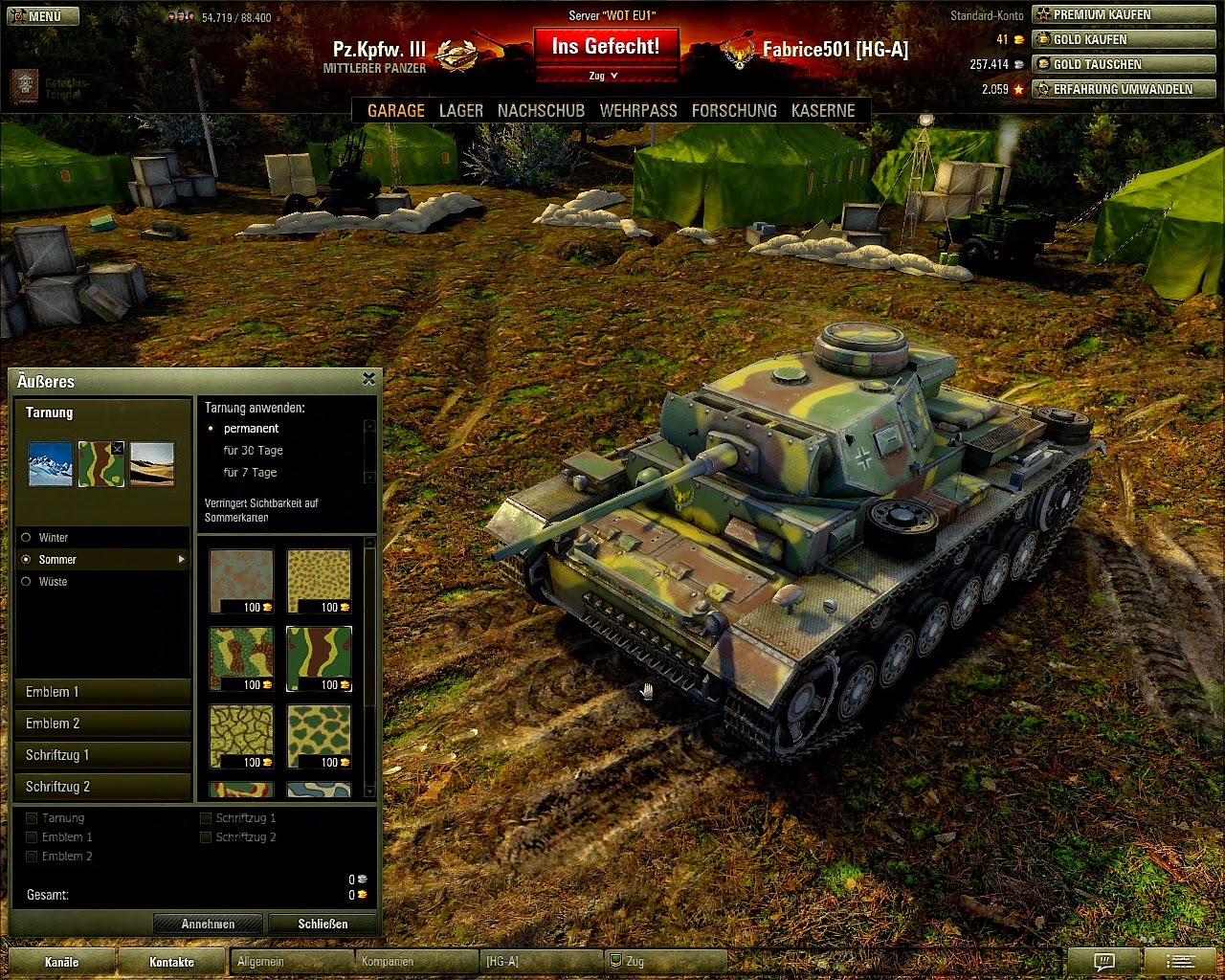Screen dimensions: 1225x980
Task: Click Annehmen to apply customization
Action: pos(208,924)
